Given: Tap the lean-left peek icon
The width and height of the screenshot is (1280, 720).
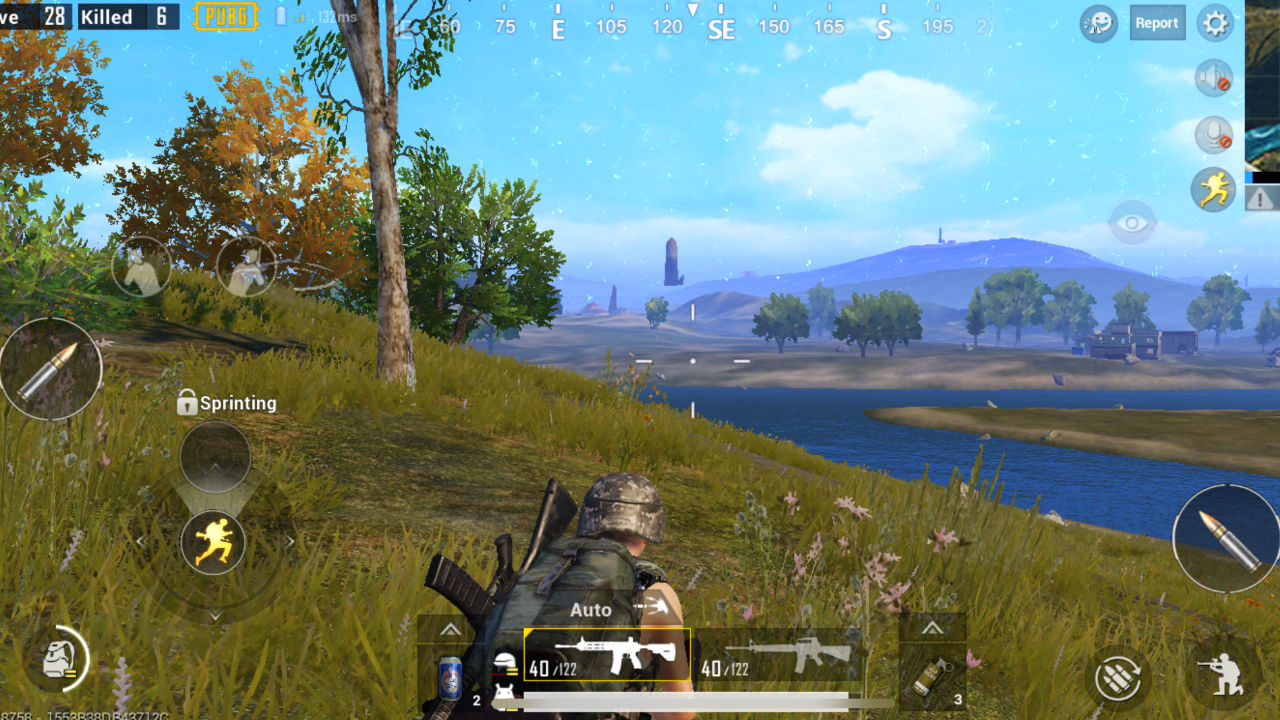Looking at the screenshot, I should pyautogui.click(x=141, y=267).
